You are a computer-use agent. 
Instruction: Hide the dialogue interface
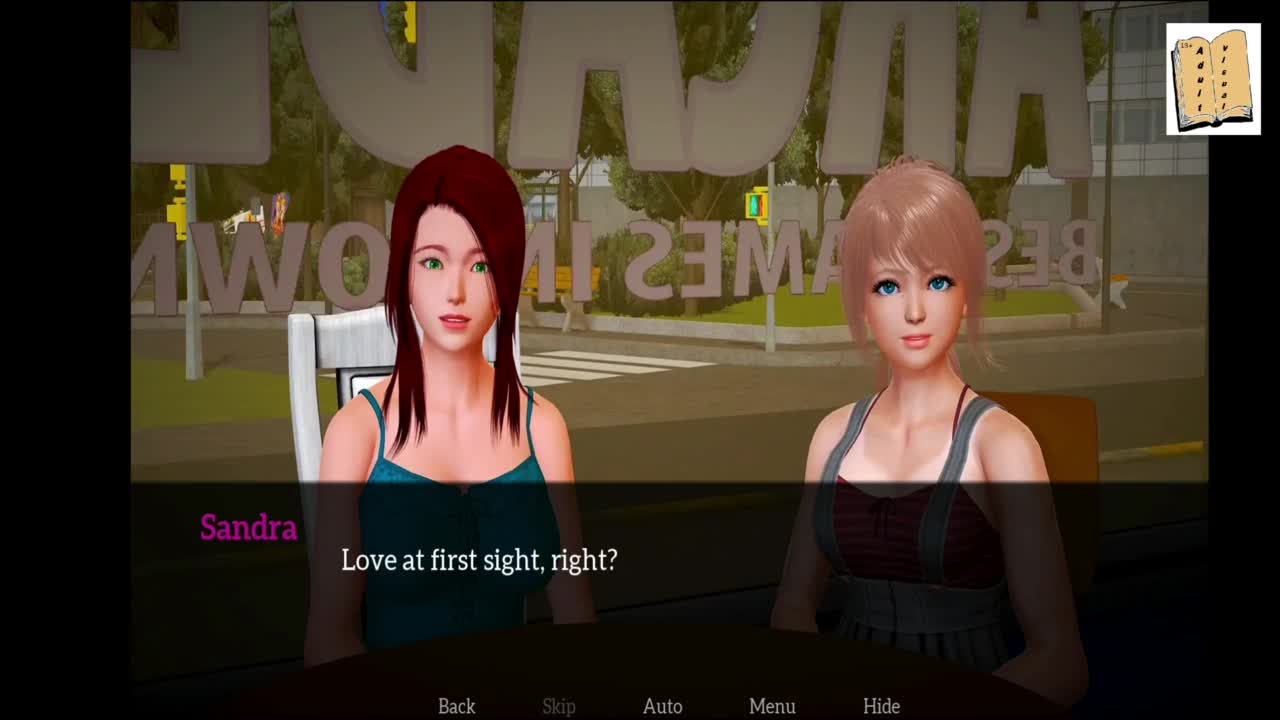pos(881,706)
